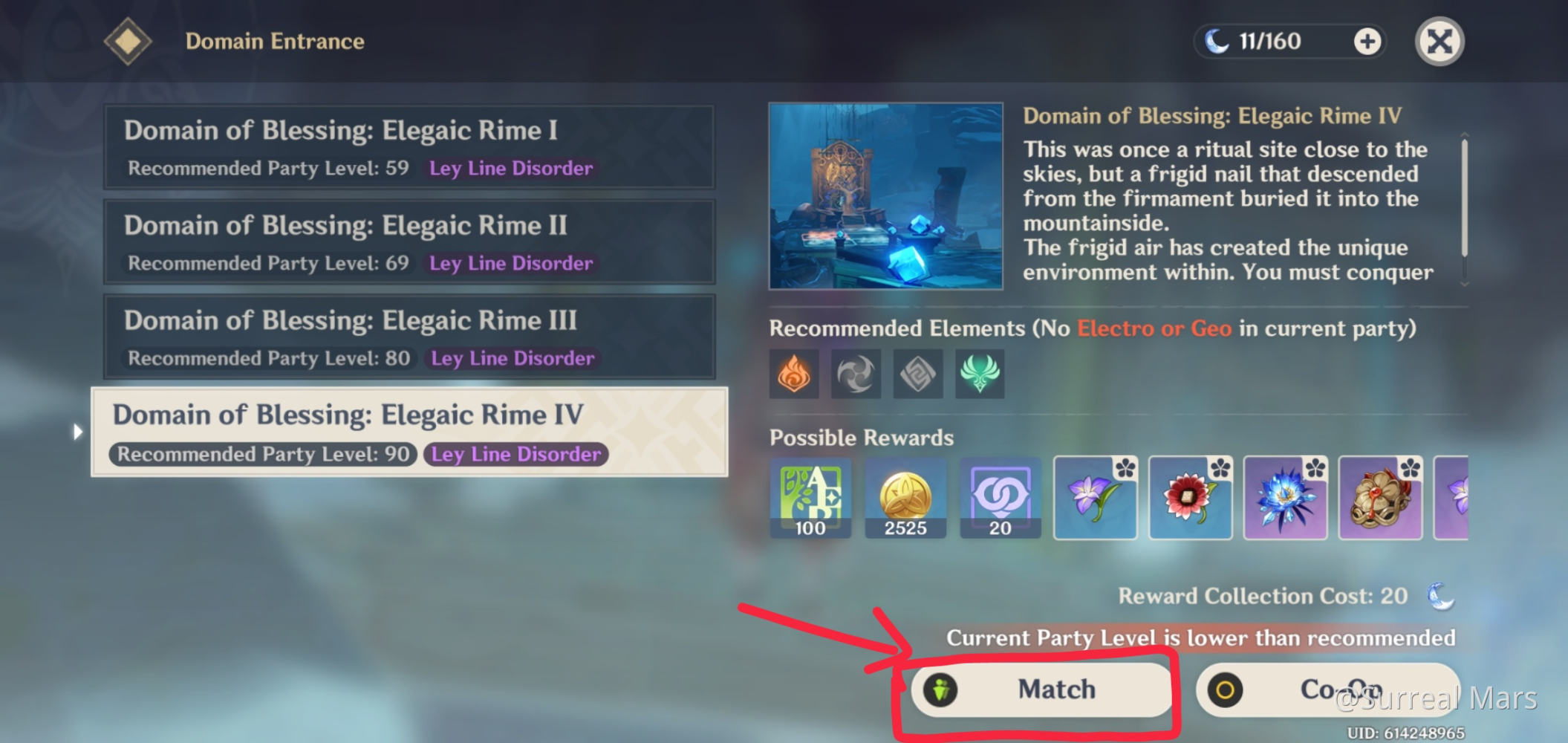View the Adventure EXP reward of 100

810,497
